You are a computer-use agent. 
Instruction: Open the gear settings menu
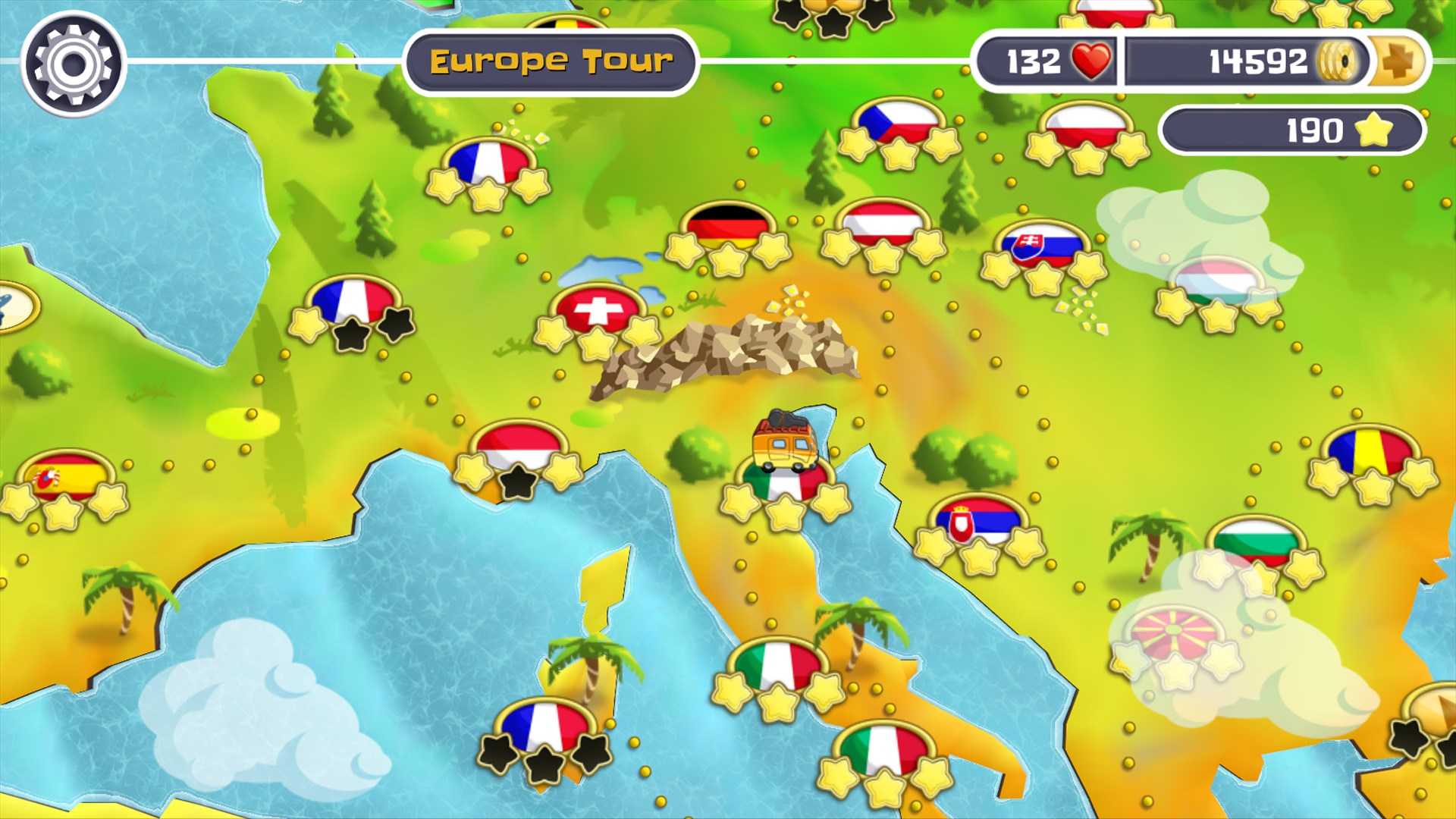[x=74, y=64]
